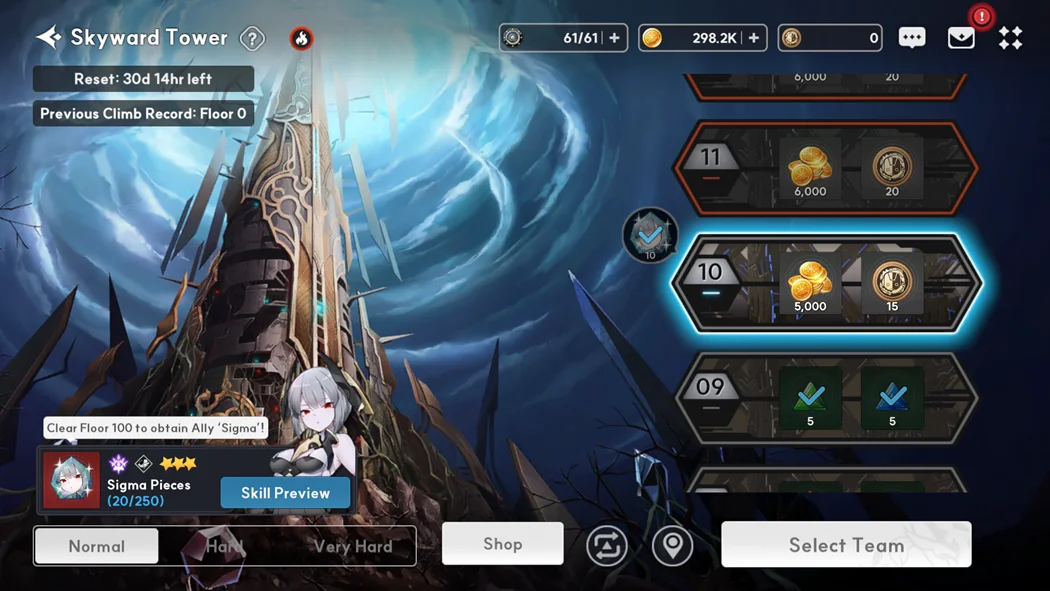Tap the flame icon beside the title
The image size is (1050, 591).
301,39
